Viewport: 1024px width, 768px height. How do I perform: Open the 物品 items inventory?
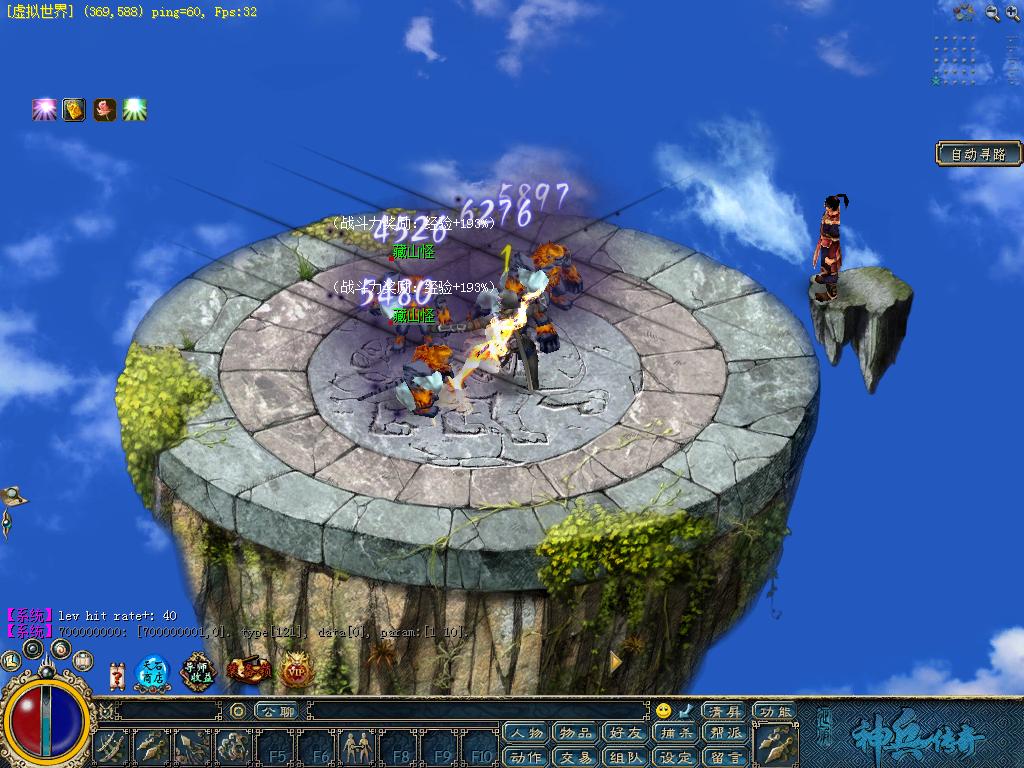point(575,734)
